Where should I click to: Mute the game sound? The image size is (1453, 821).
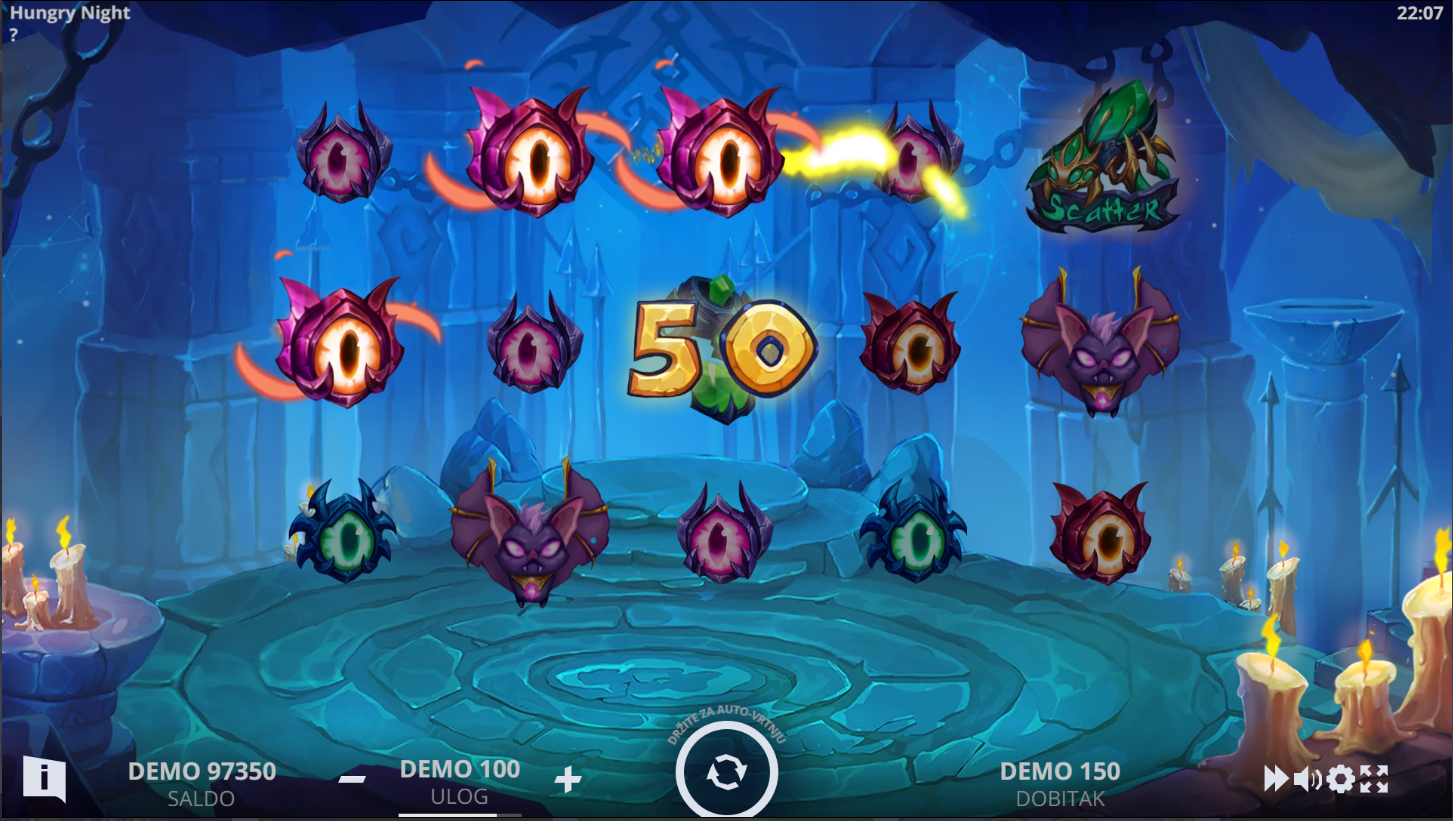click(x=1307, y=779)
